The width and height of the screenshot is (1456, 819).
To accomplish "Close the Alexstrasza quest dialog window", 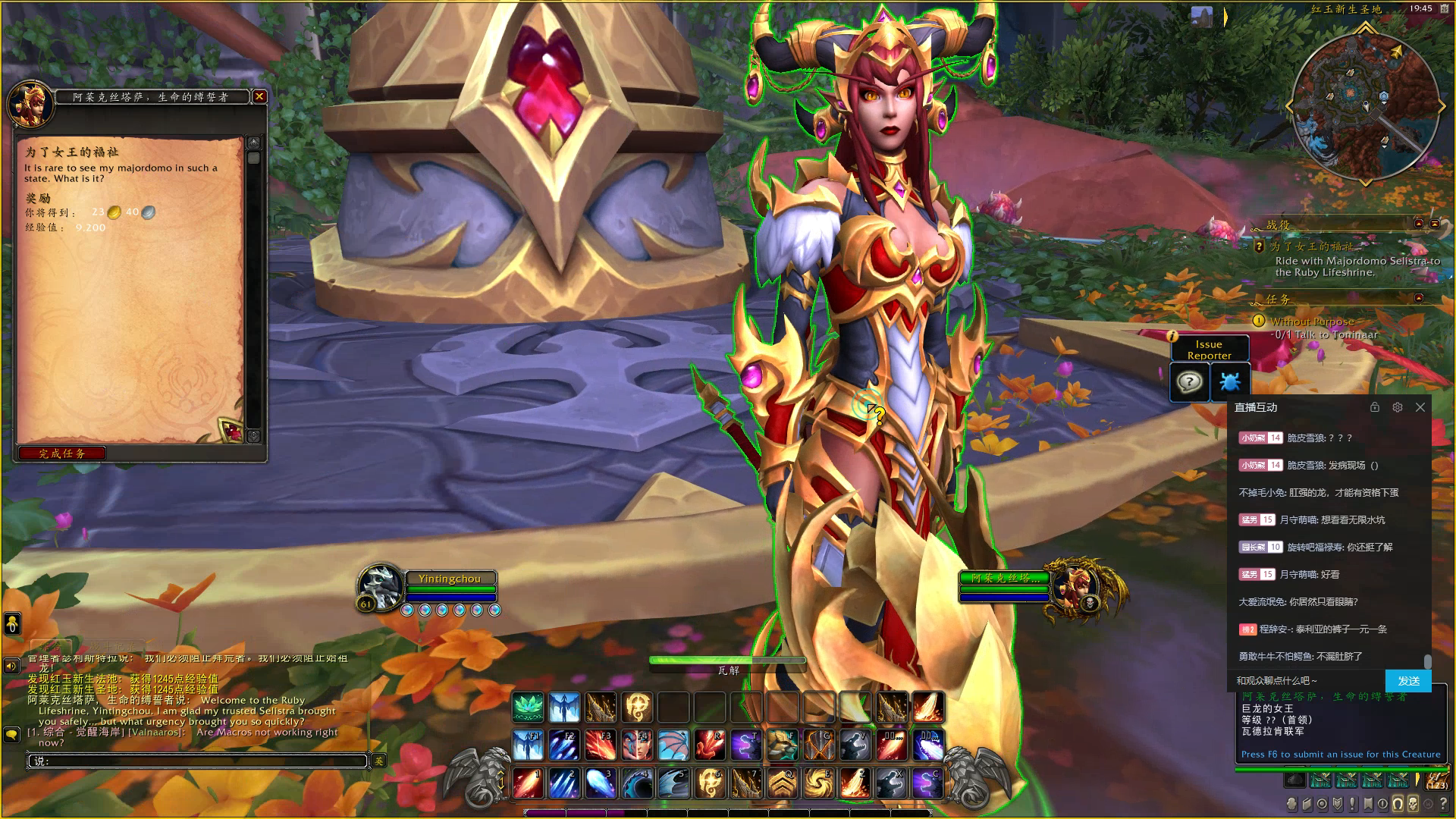I will pos(259,96).
